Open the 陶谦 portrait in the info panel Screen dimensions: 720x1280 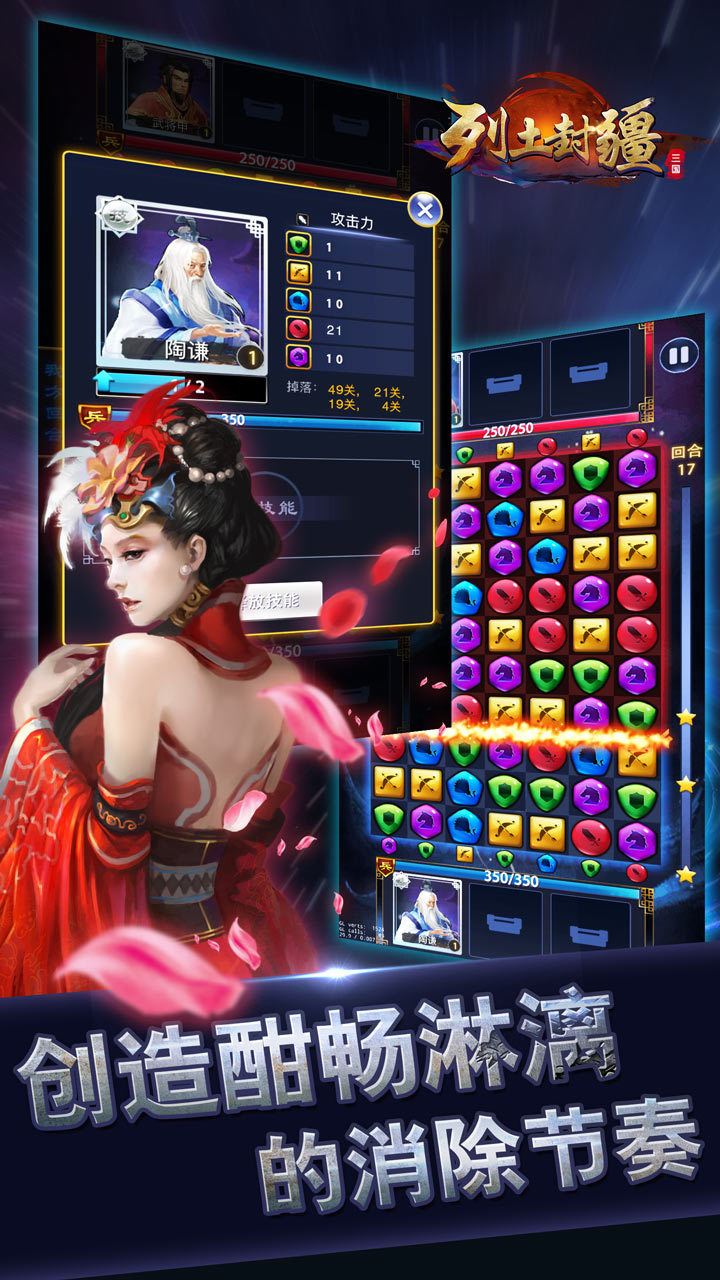182,283
